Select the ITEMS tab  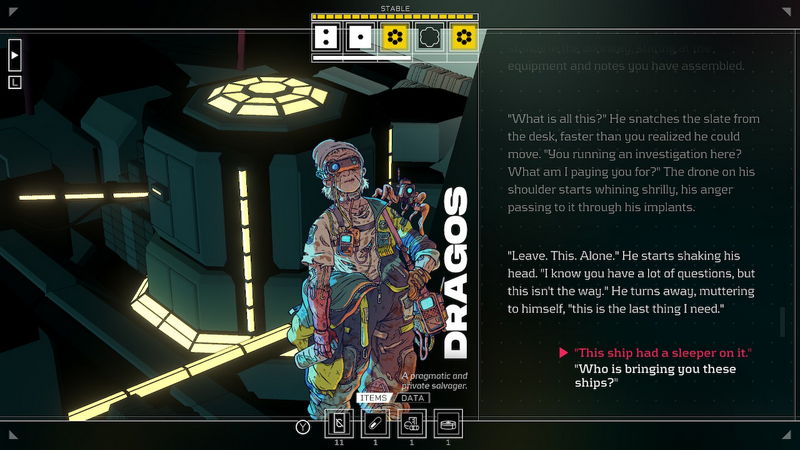tap(372, 398)
